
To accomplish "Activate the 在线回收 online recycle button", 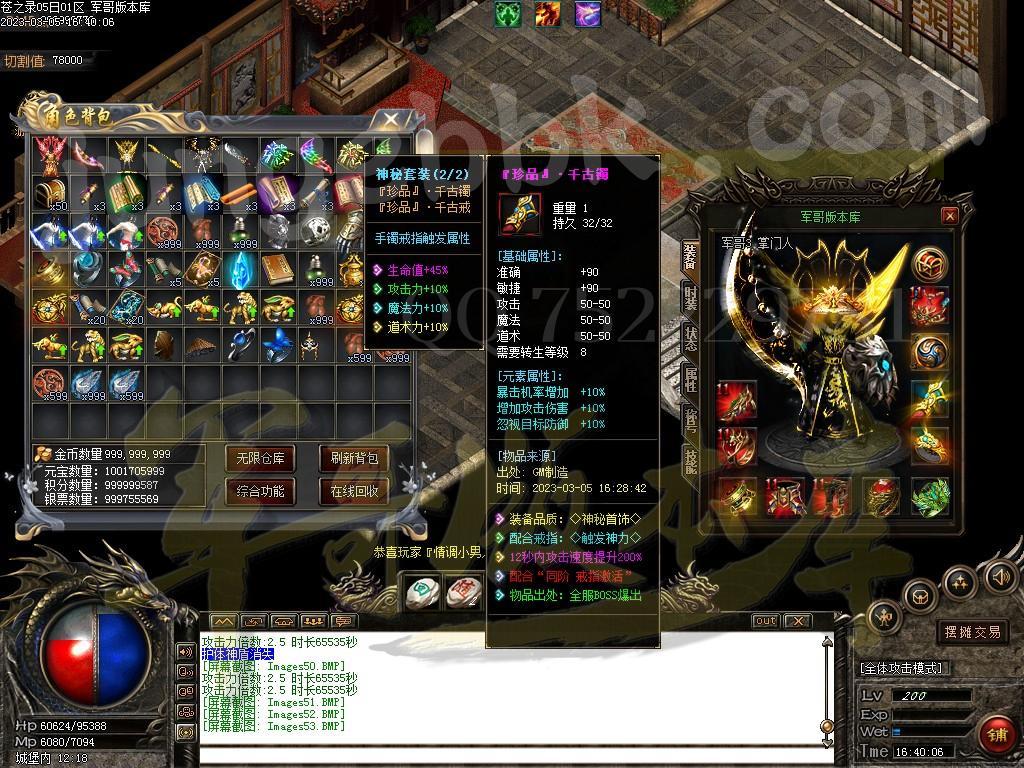I will 354,491.
